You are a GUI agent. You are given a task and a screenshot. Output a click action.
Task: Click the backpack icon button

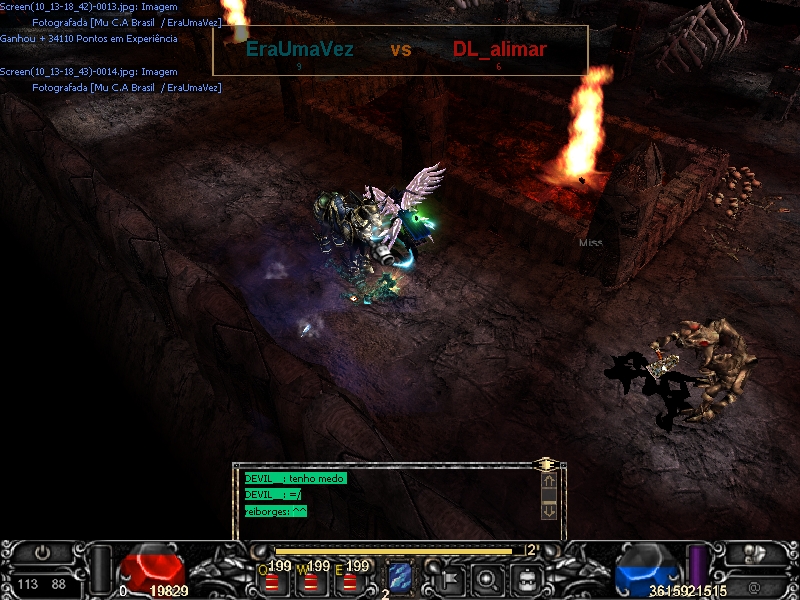tap(527, 577)
